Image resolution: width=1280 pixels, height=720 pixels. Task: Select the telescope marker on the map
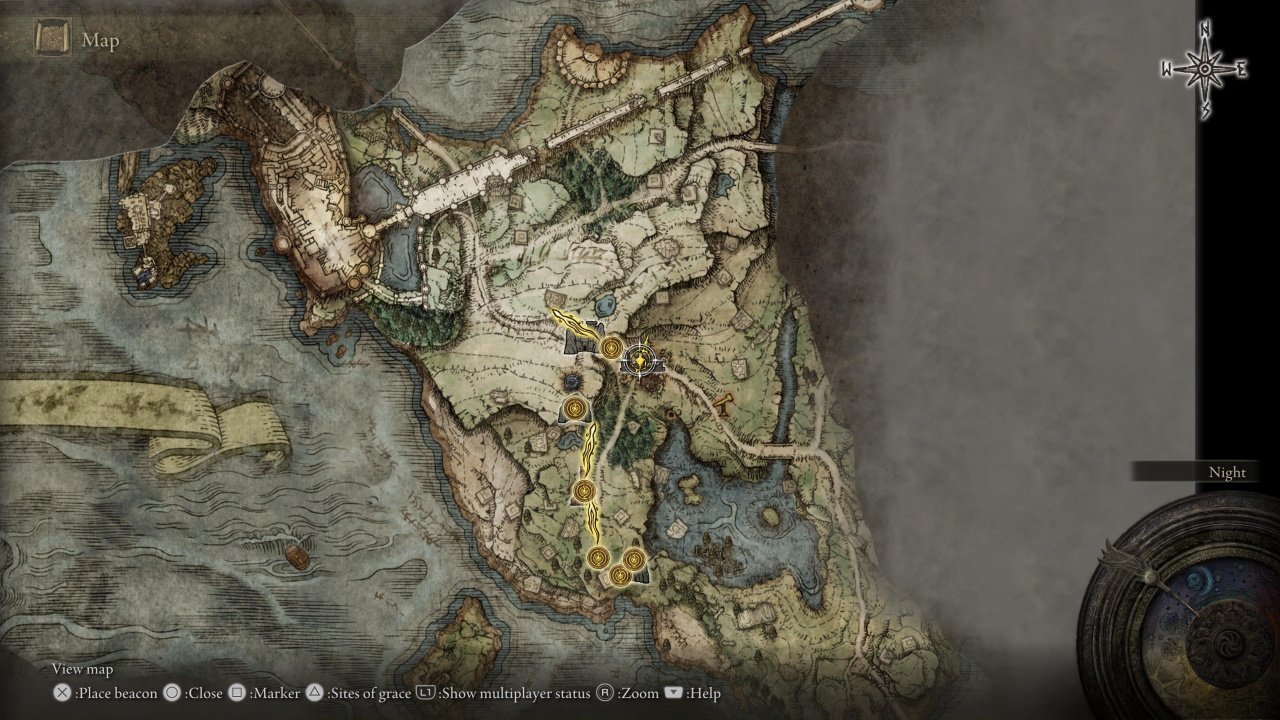tap(724, 402)
